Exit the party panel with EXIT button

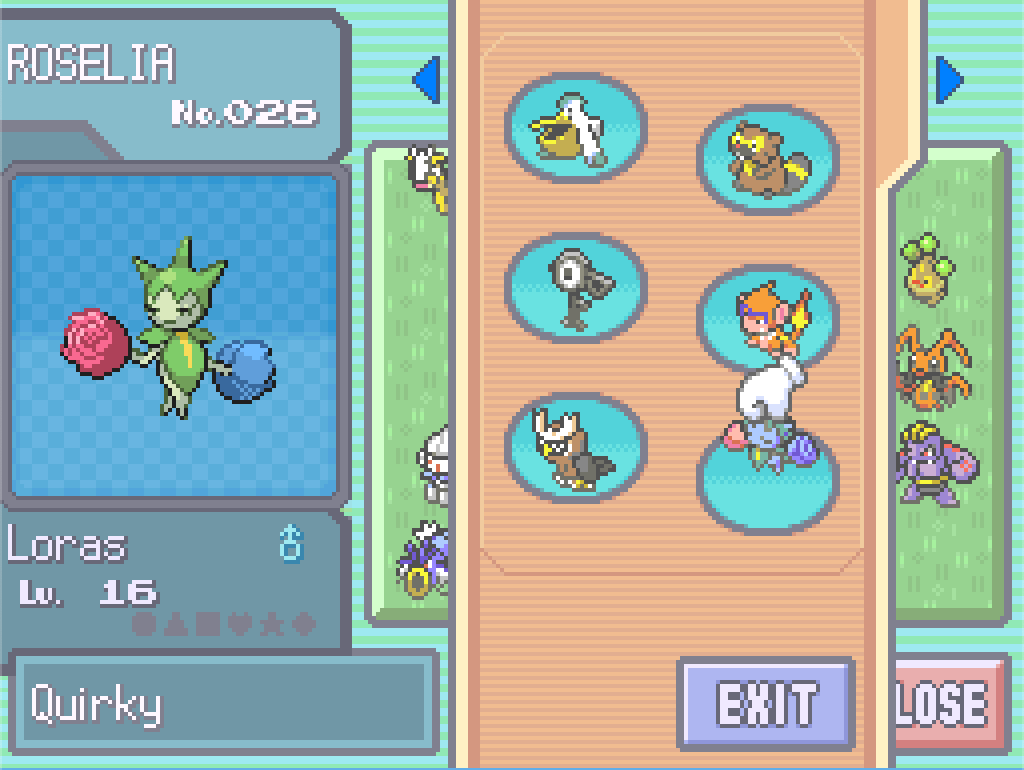[766, 704]
